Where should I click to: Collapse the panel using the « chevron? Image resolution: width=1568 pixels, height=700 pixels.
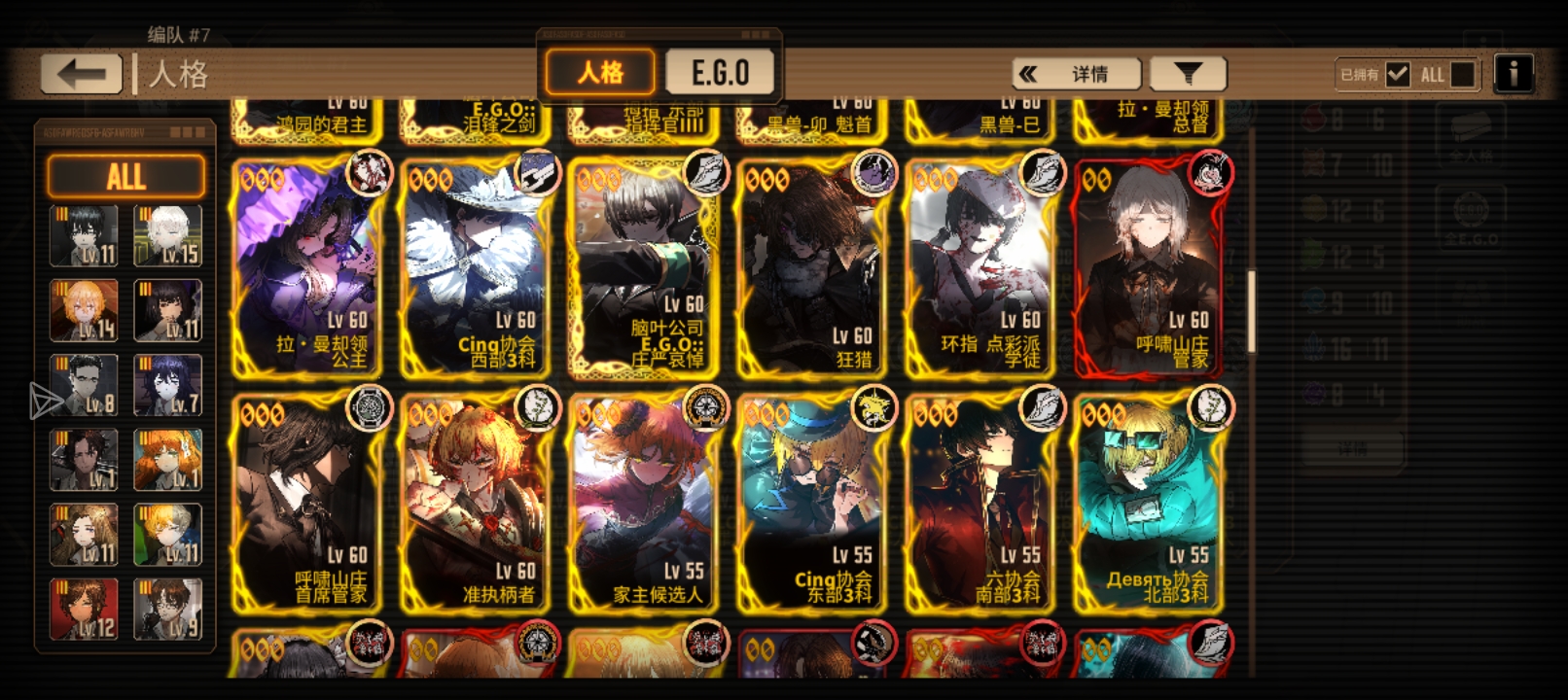1028,72
